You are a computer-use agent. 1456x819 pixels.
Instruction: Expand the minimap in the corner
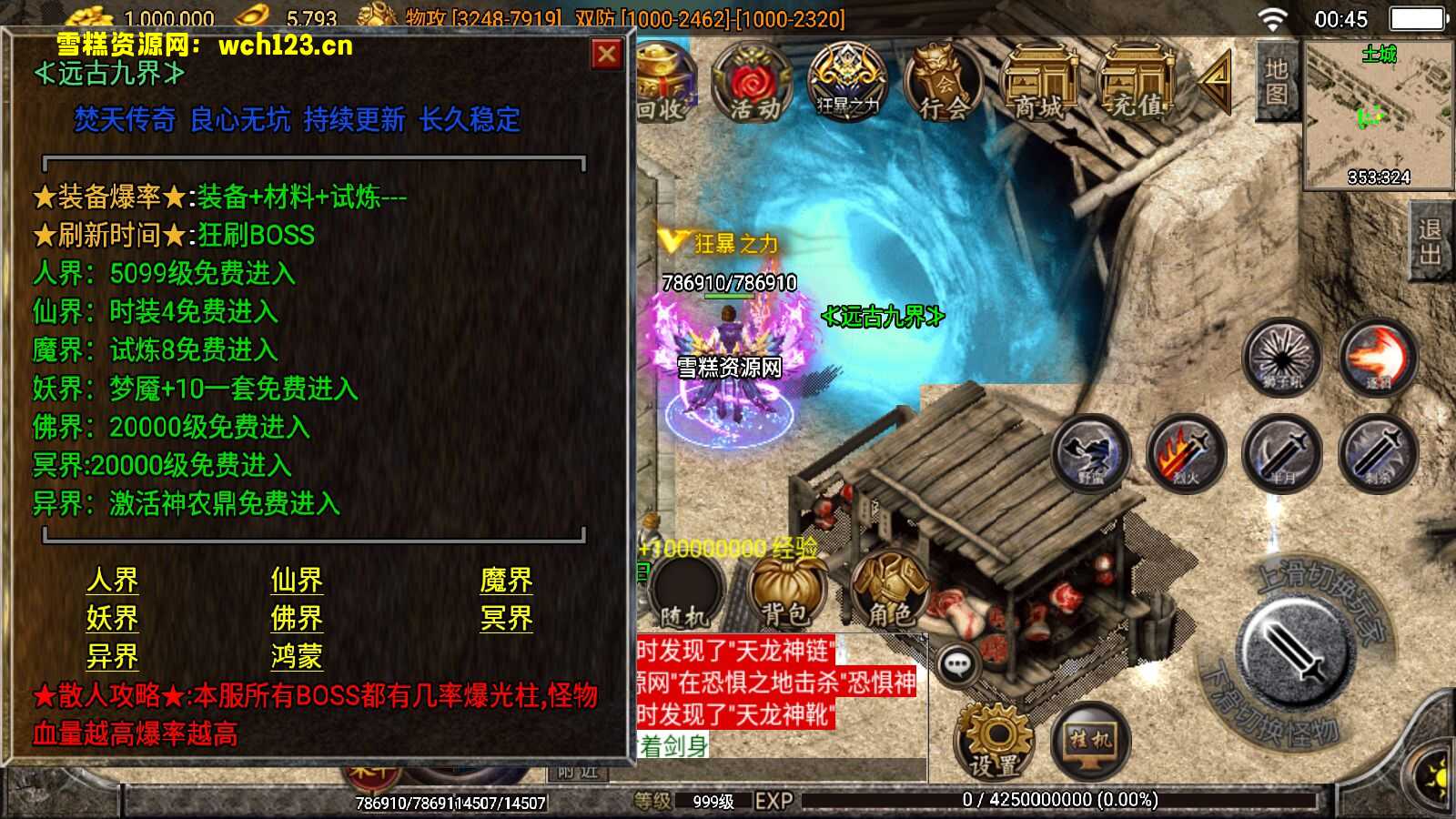coord(1378,114)
